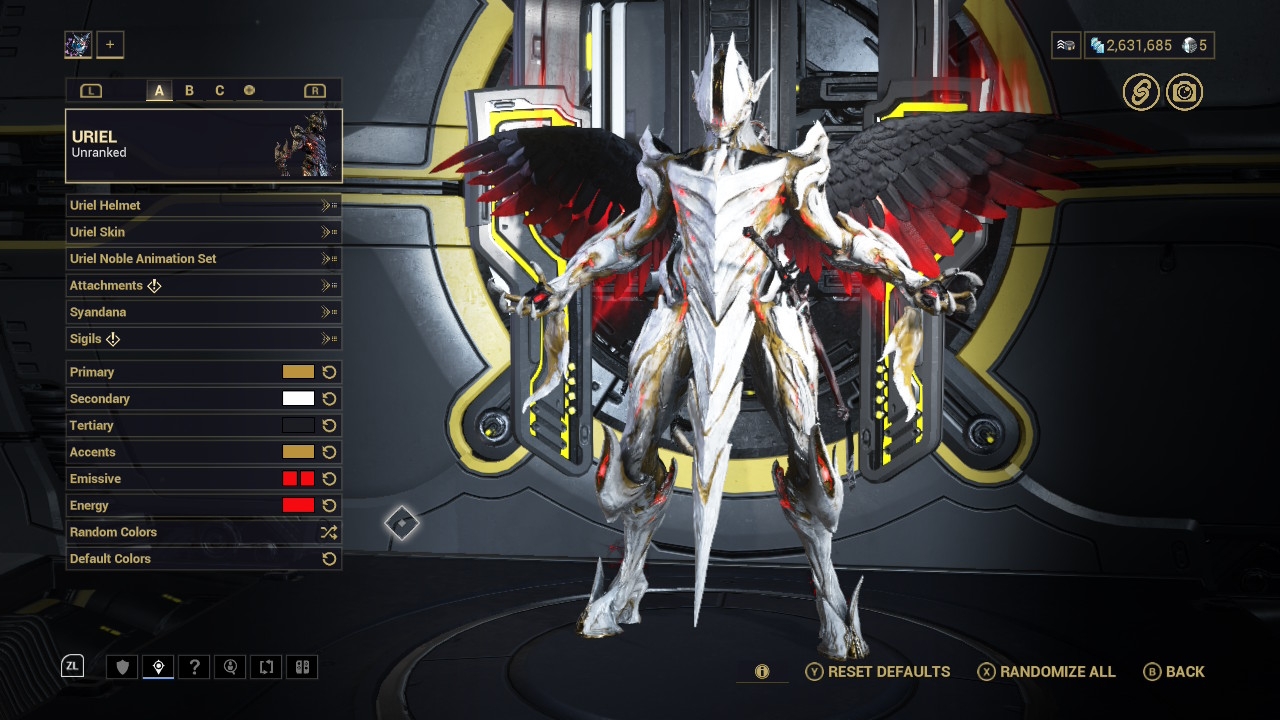Open the camera capture icon
Viewport: 1280px width, 720px height.
[x=1184, y=92]
